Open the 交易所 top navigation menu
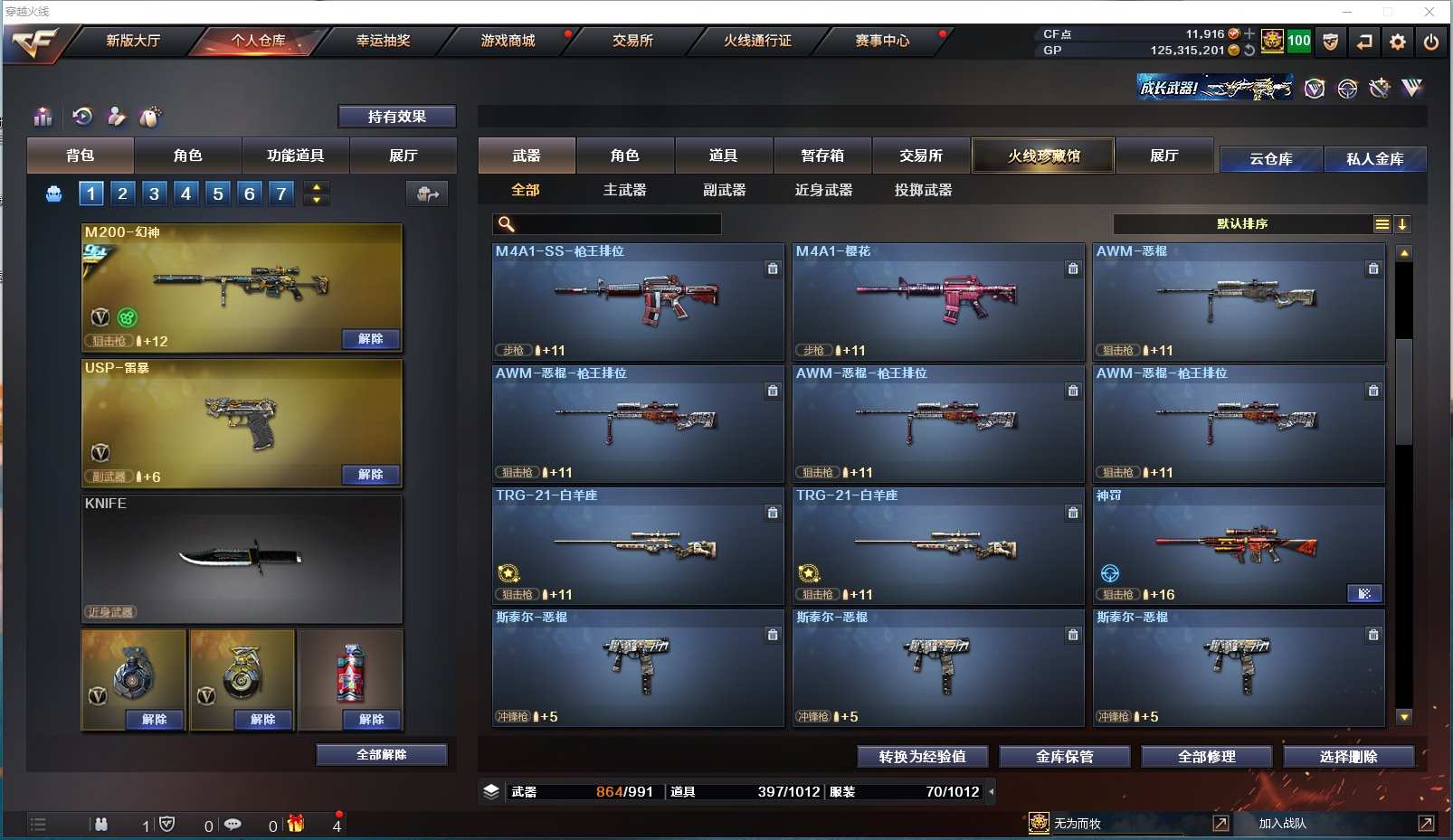The height and width of the screenshot is (840, 1453). pos(632,41)
